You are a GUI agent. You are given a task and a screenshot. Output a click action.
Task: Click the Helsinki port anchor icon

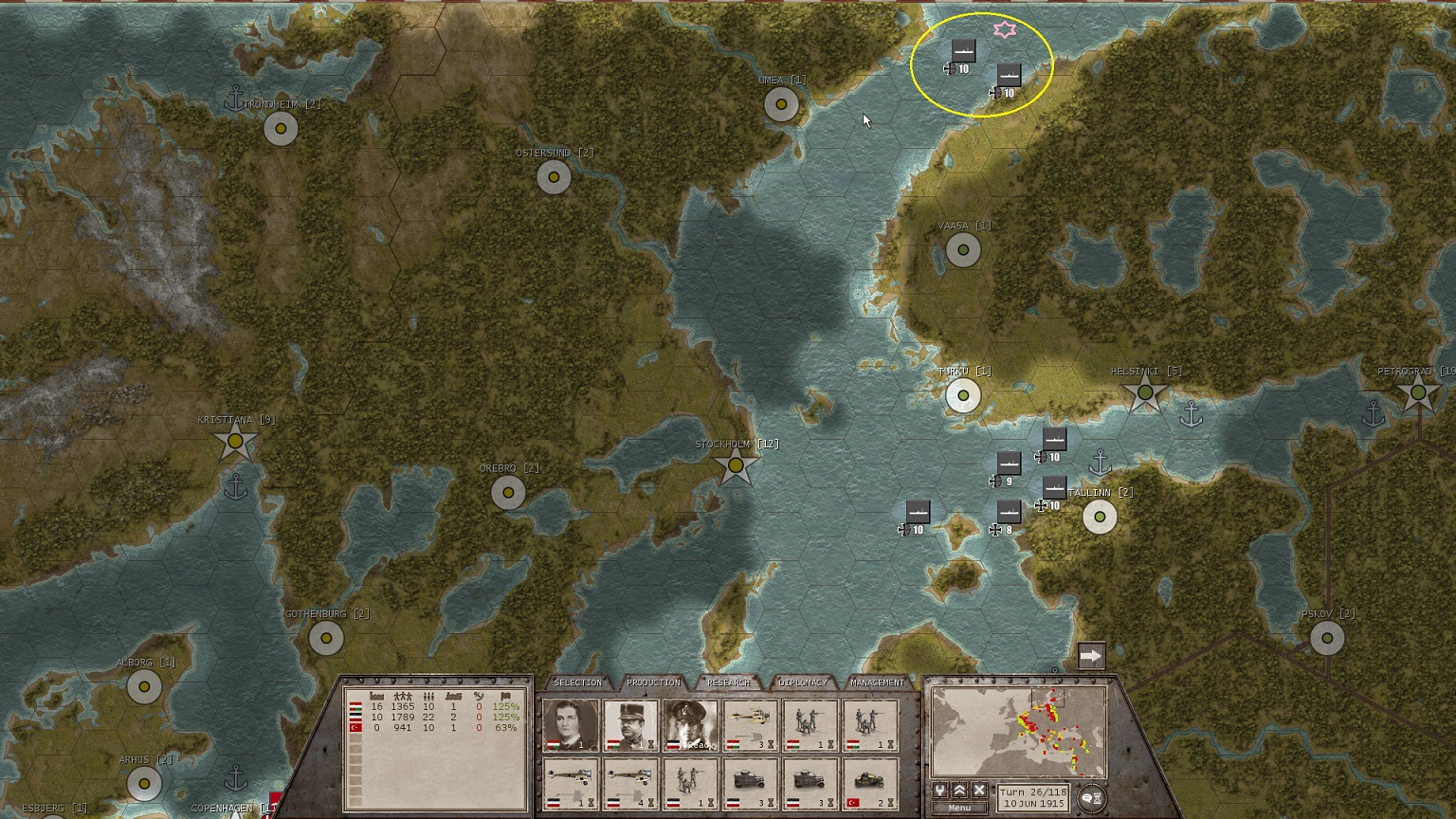coord(1193,414)
